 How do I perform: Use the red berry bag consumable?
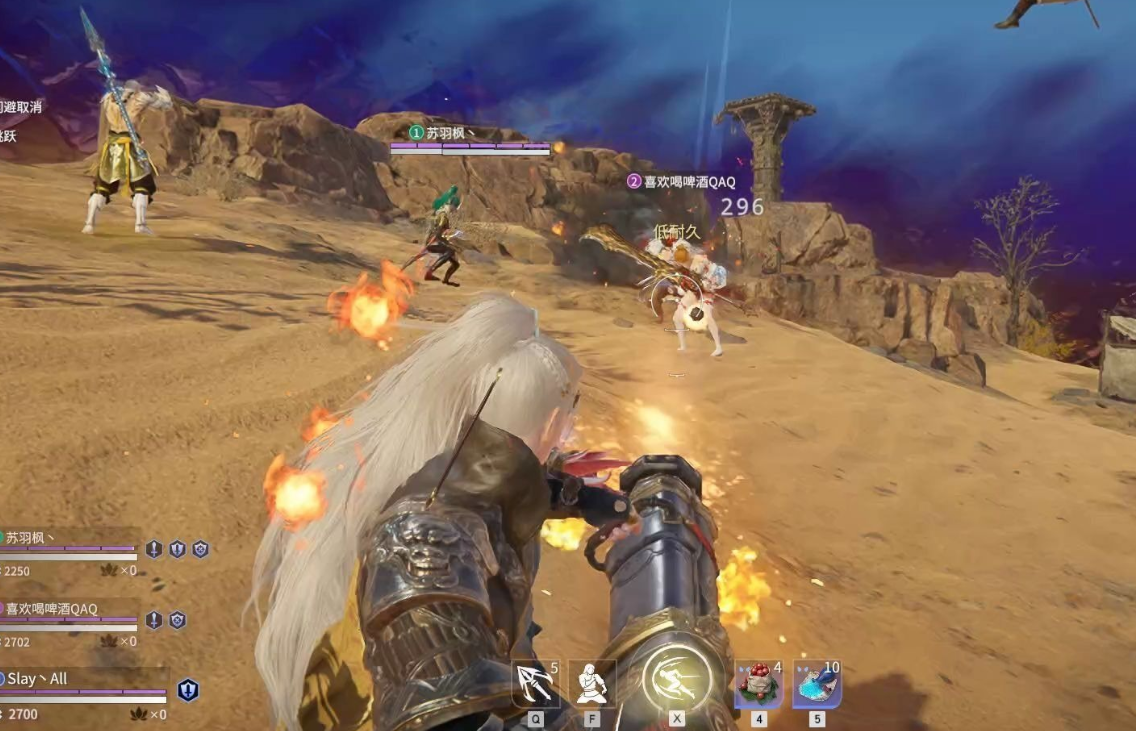[758, 684]
